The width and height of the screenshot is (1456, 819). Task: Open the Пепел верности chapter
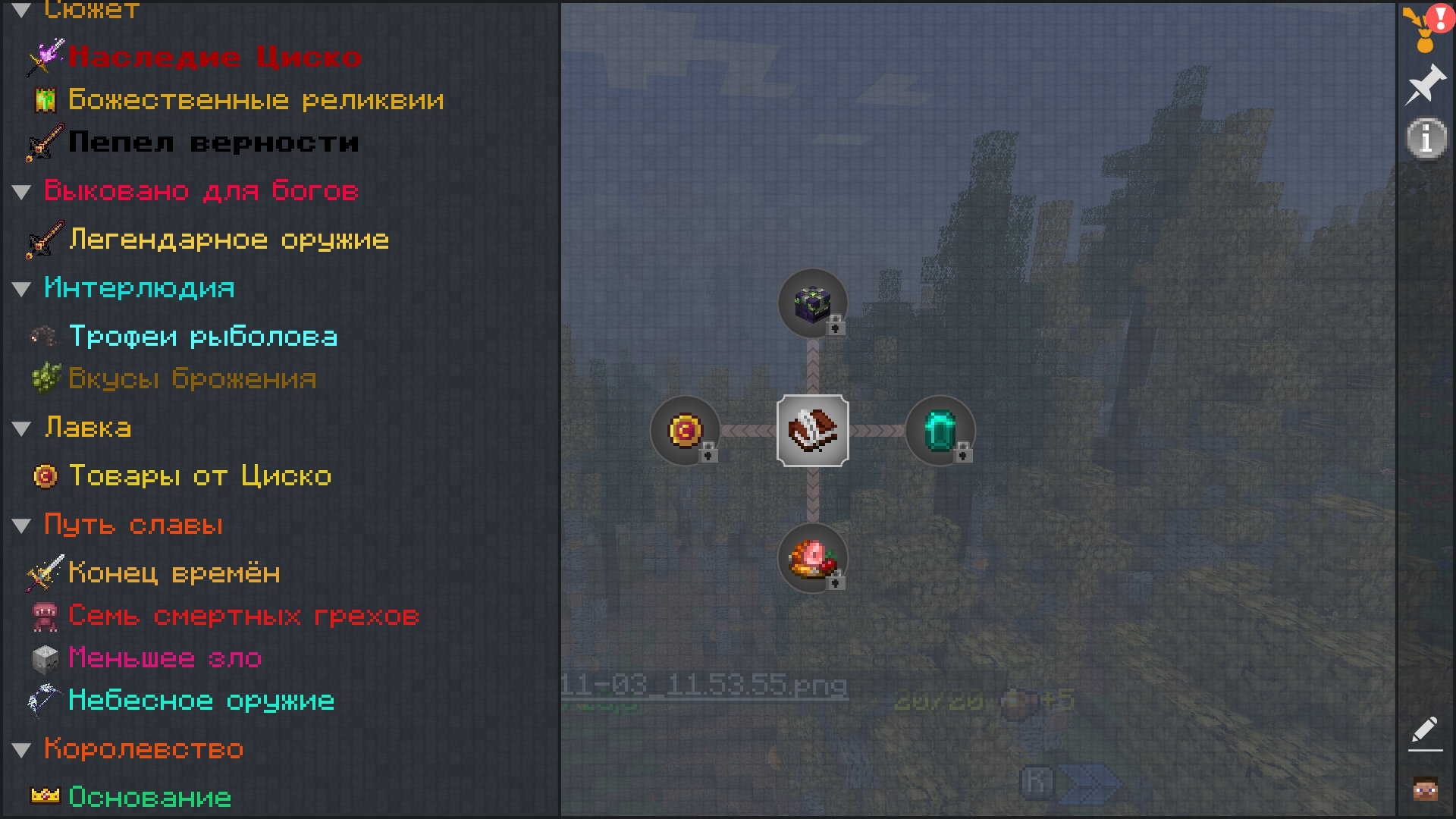coord(213,143)
